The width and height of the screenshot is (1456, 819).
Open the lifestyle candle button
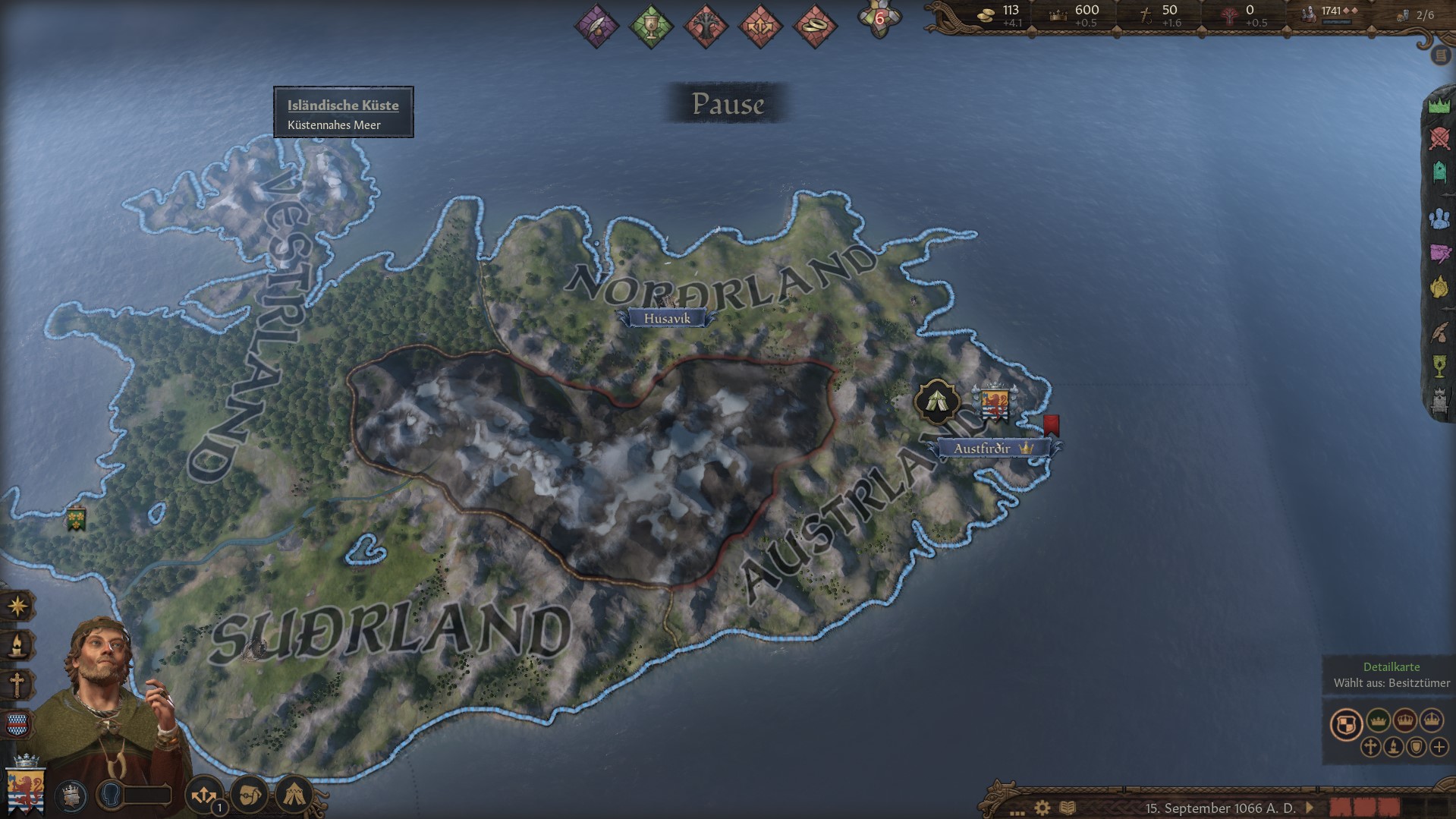click(x=17, y=646)
